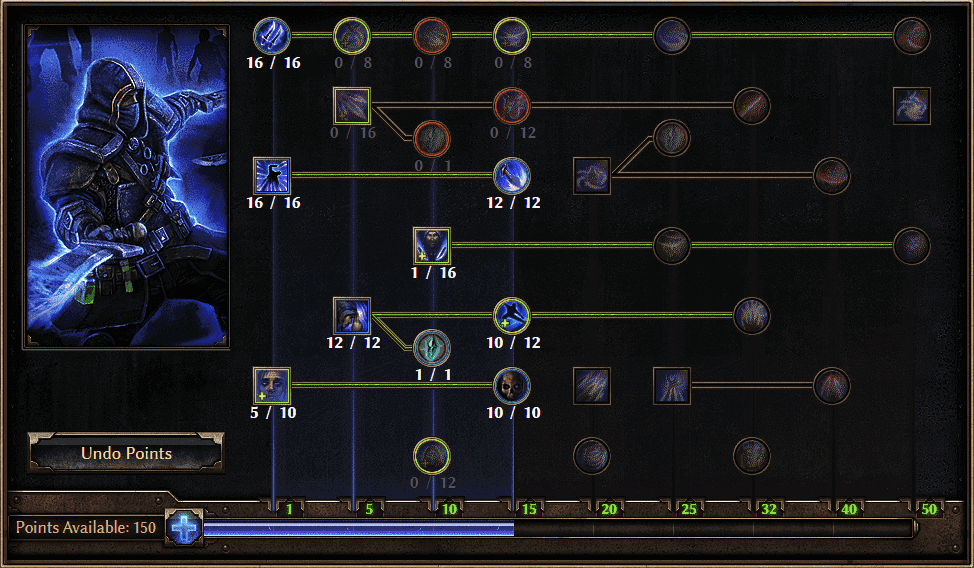Select the shadow silhouette skill showing 16 / 16
The height and width of the screenshot is (568, 974).
tap(272, 176)
